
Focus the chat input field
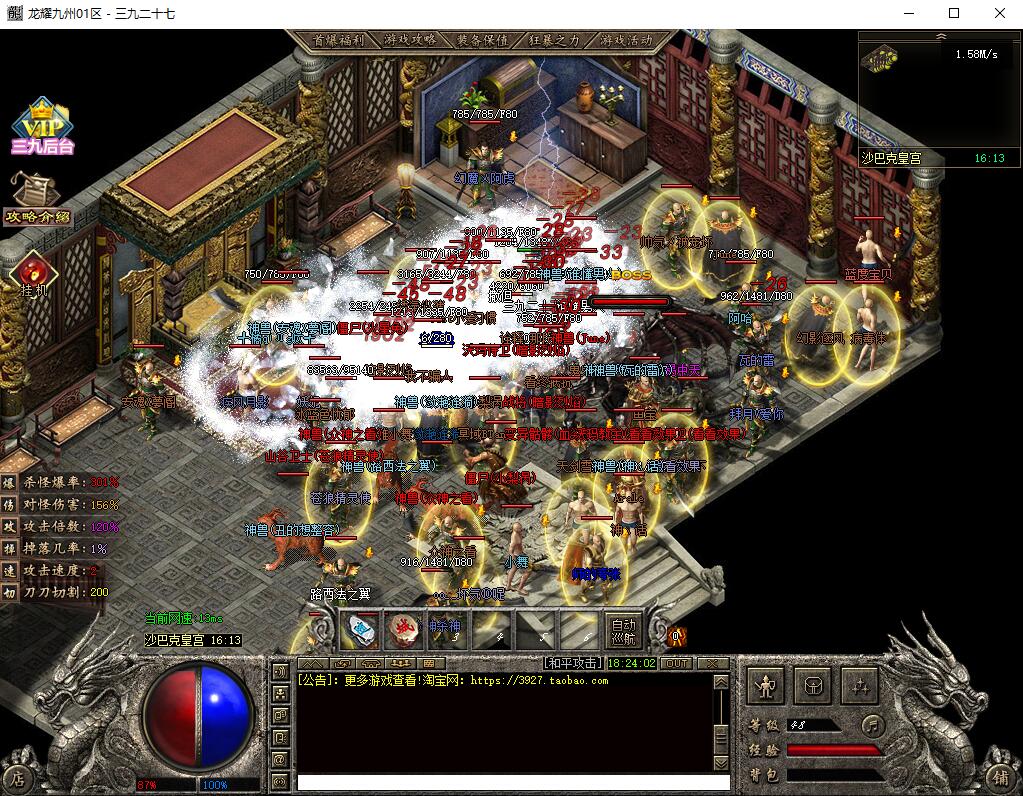point(500,782)
